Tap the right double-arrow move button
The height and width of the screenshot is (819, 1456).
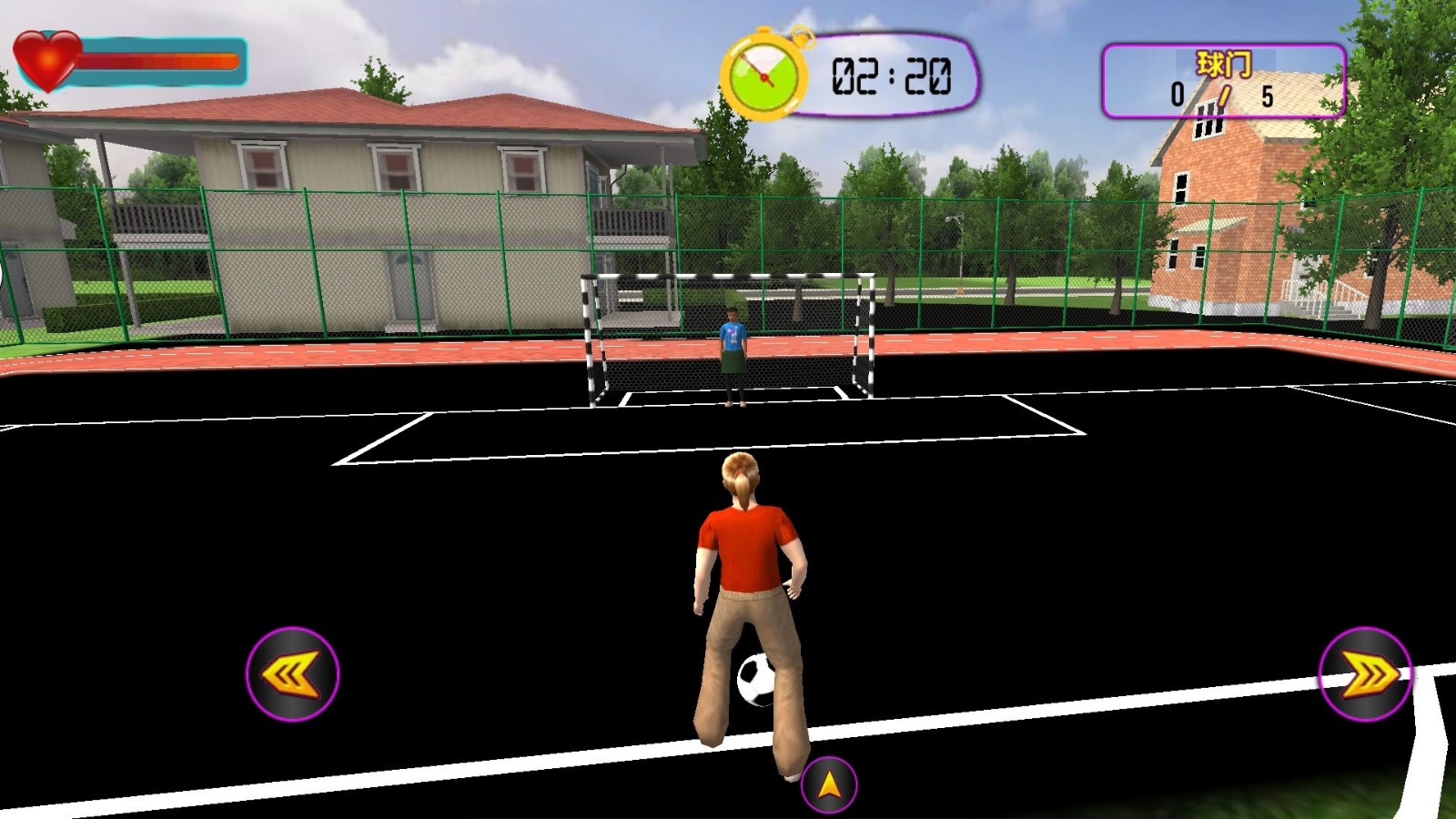tap(1365, 674)
